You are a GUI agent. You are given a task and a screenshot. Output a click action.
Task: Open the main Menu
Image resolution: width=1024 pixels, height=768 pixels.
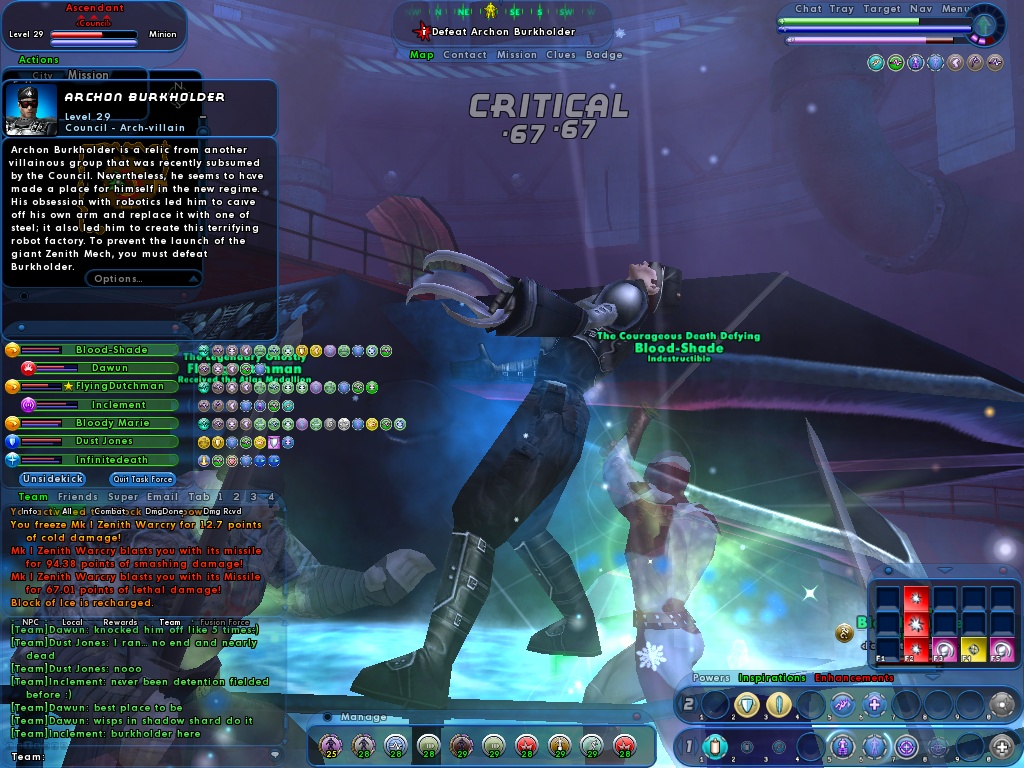click(955, 9)
